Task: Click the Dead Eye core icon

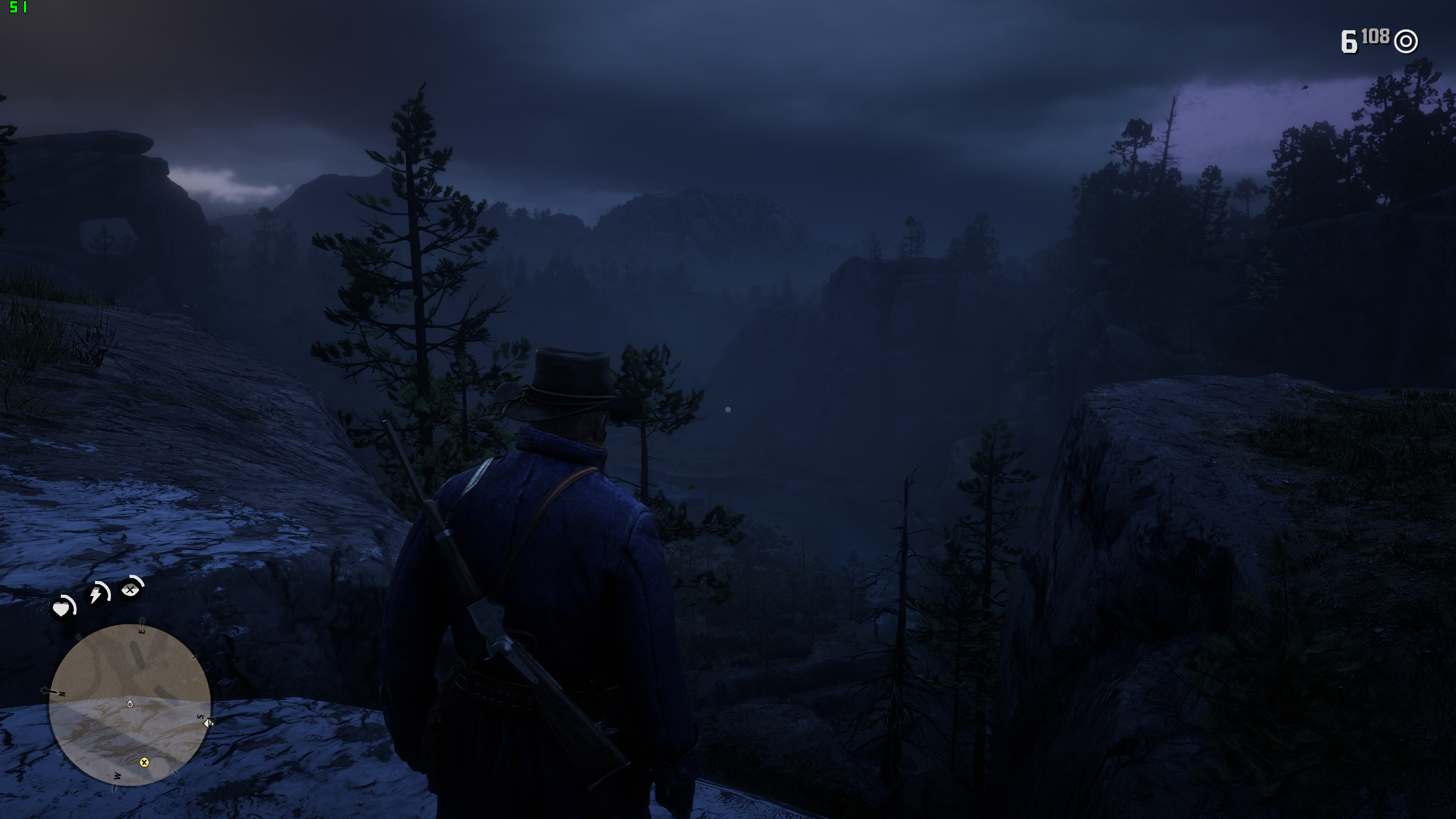Action: click(x=131, y=590)
